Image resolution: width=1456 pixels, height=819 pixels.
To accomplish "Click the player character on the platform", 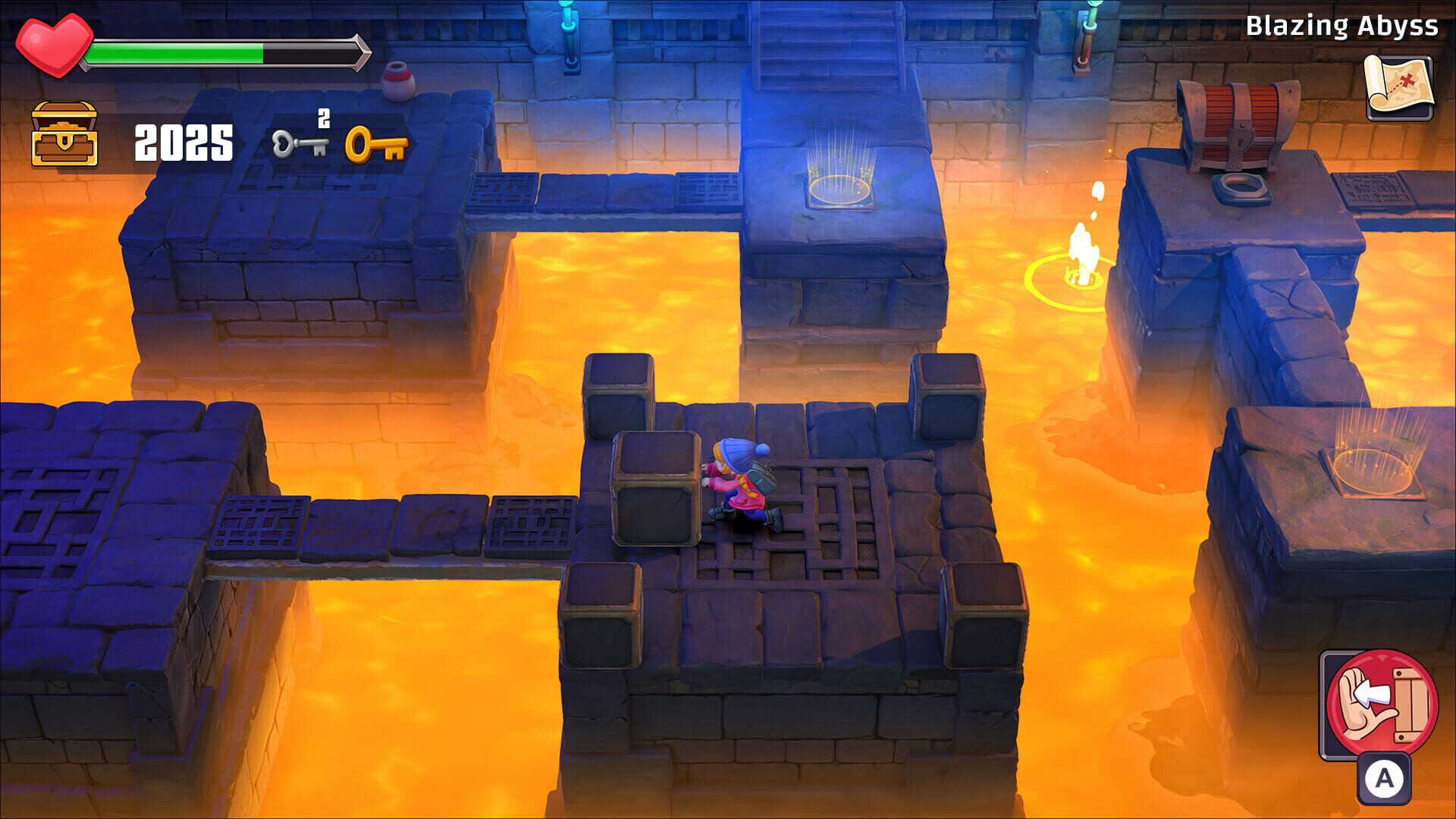I will pos(739,485).
